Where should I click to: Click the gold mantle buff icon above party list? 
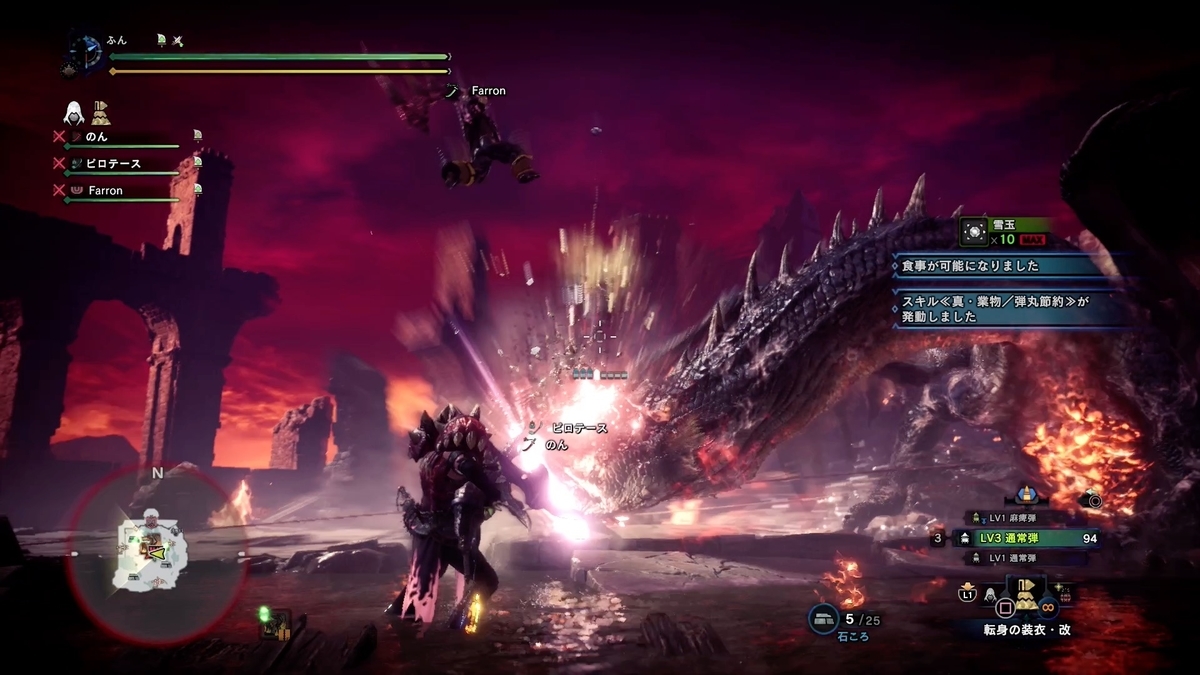pyautogui.click(x=101, y=111)
